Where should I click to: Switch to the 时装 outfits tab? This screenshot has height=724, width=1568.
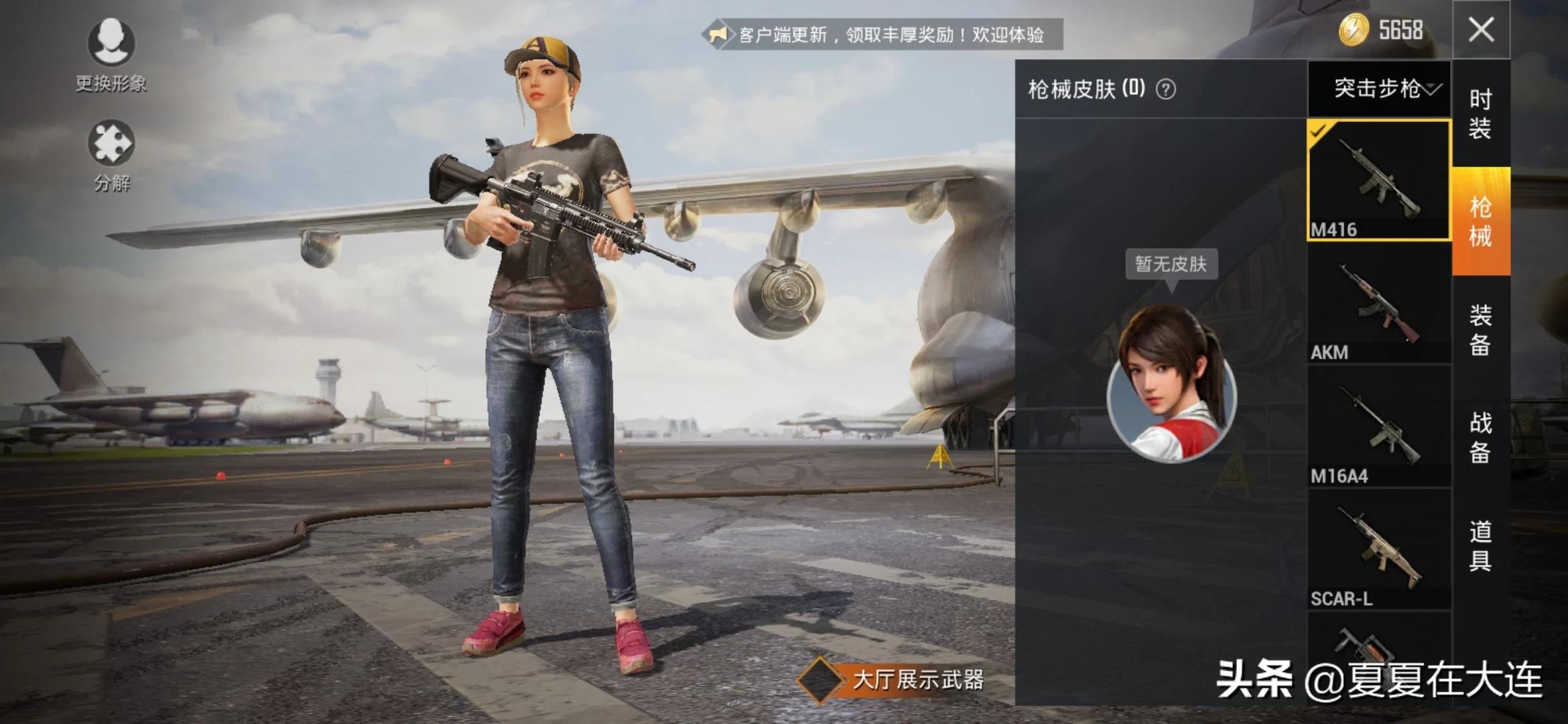tap(1481, 114)
